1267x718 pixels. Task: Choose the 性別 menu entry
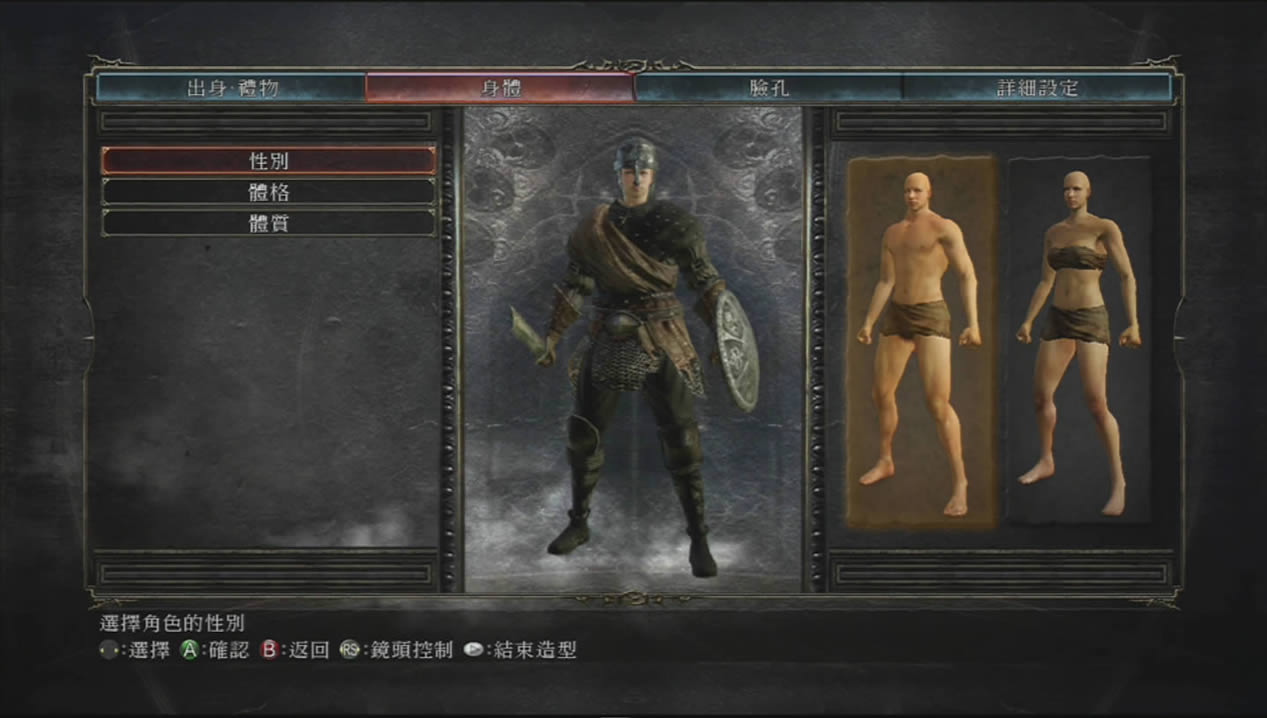pos(268,160)
